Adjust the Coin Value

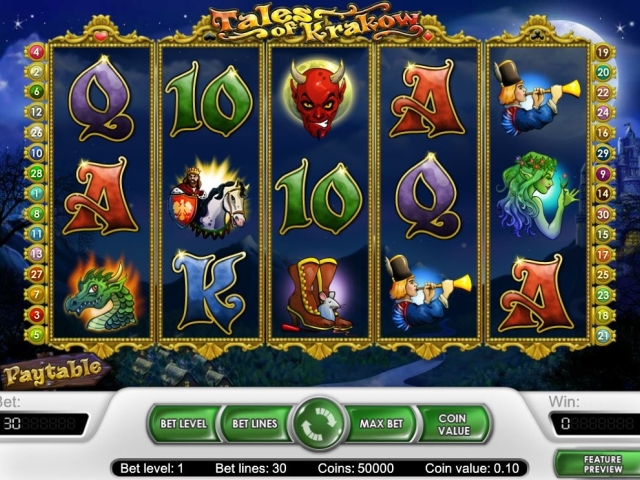[453, 423]
